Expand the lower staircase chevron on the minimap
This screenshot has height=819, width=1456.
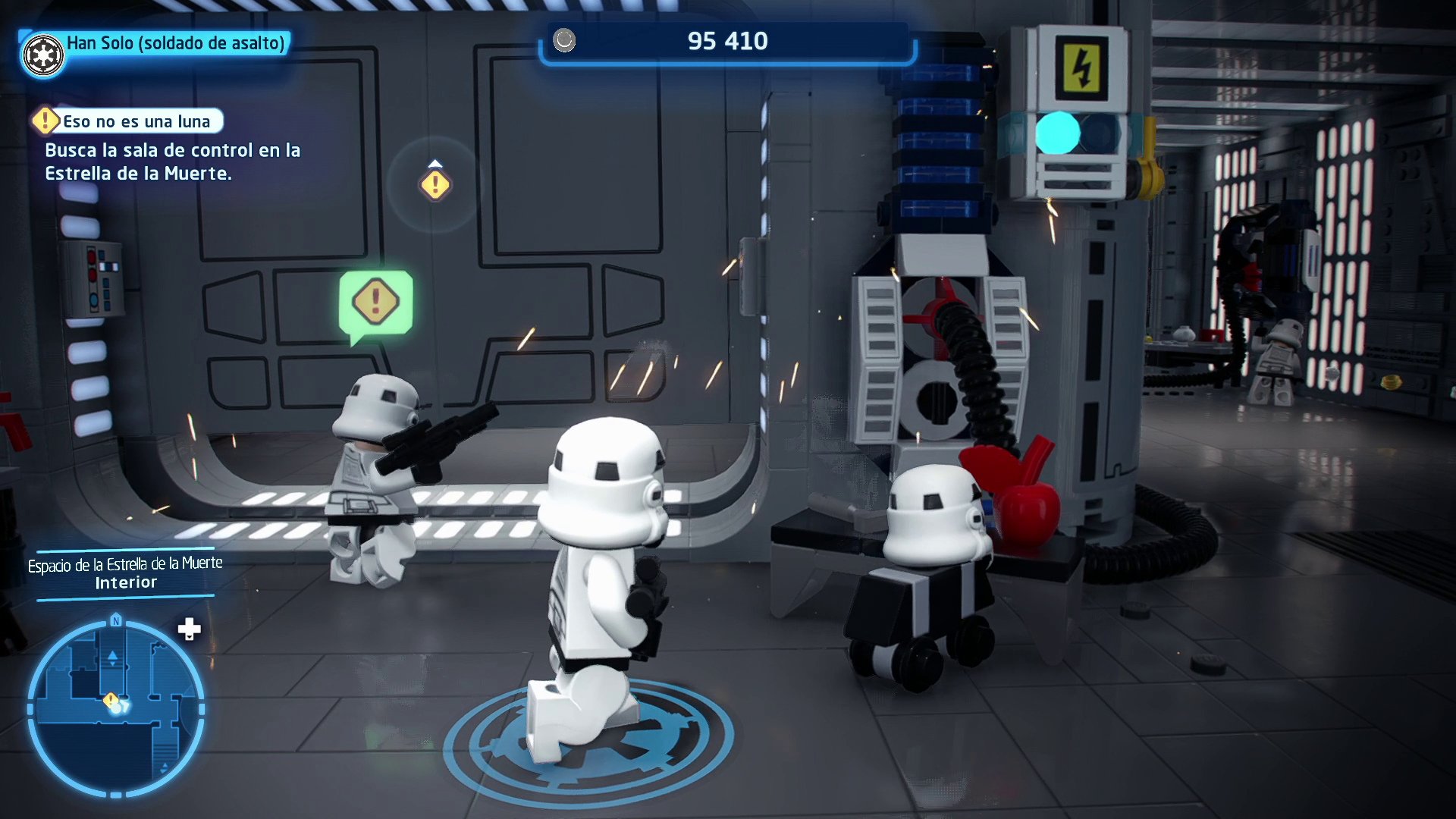[165, 766]
